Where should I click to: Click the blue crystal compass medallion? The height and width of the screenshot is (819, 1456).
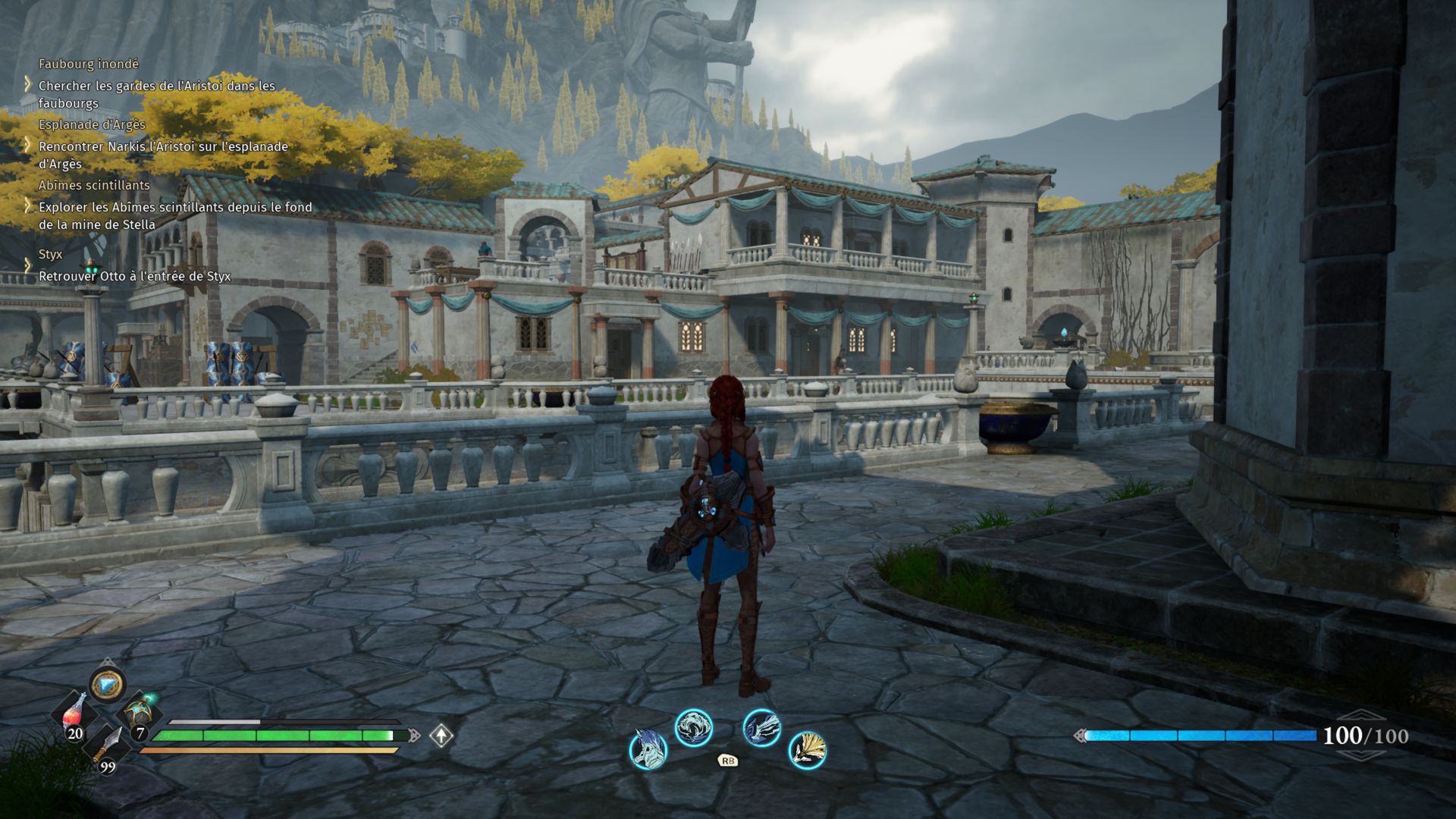pyautogui.click(x=107, y=685)
